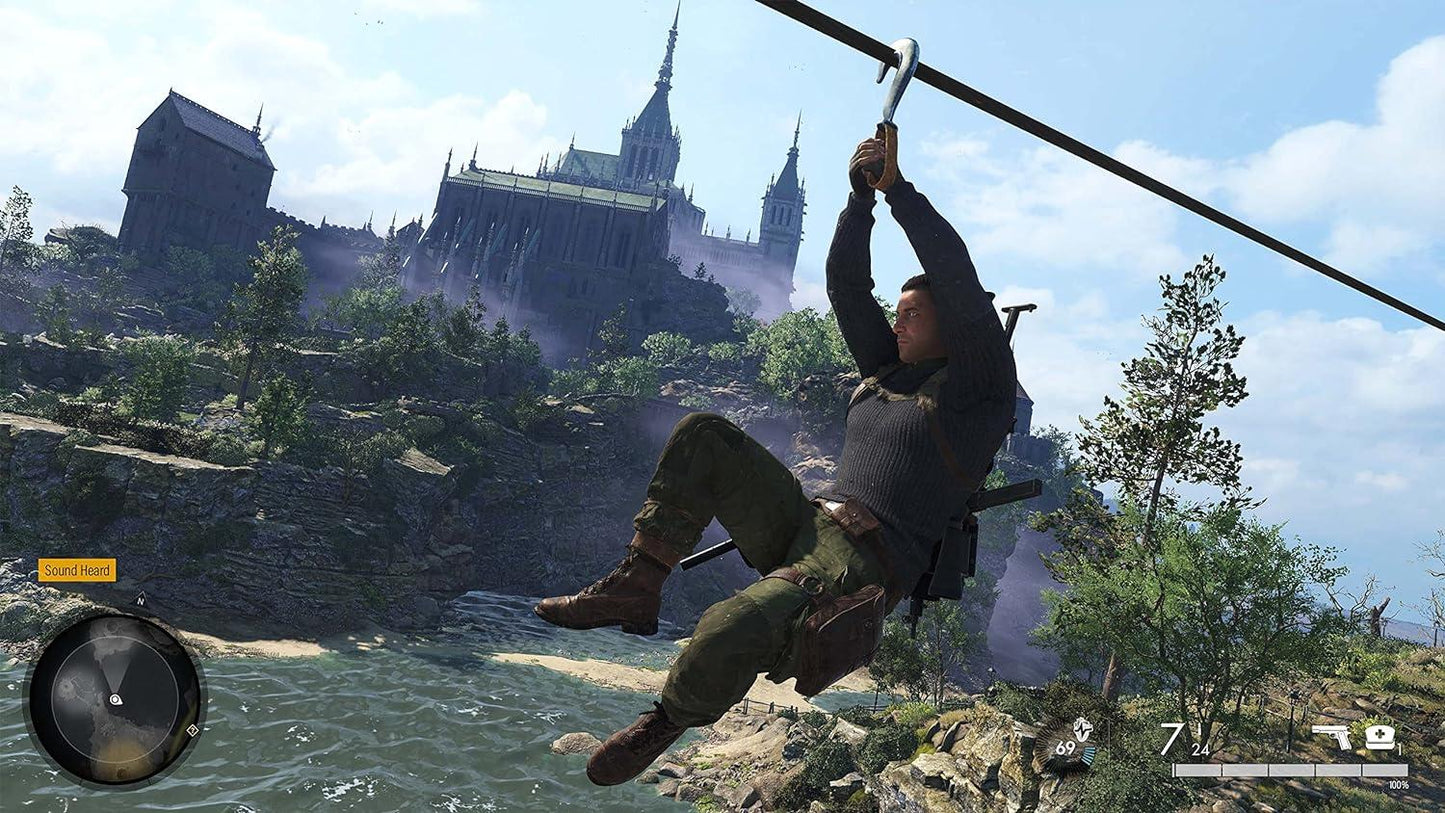Click the blue stamina segments beside the heart icon
This screenshot has width=1445, height=813.
(x=1088, y=756)
